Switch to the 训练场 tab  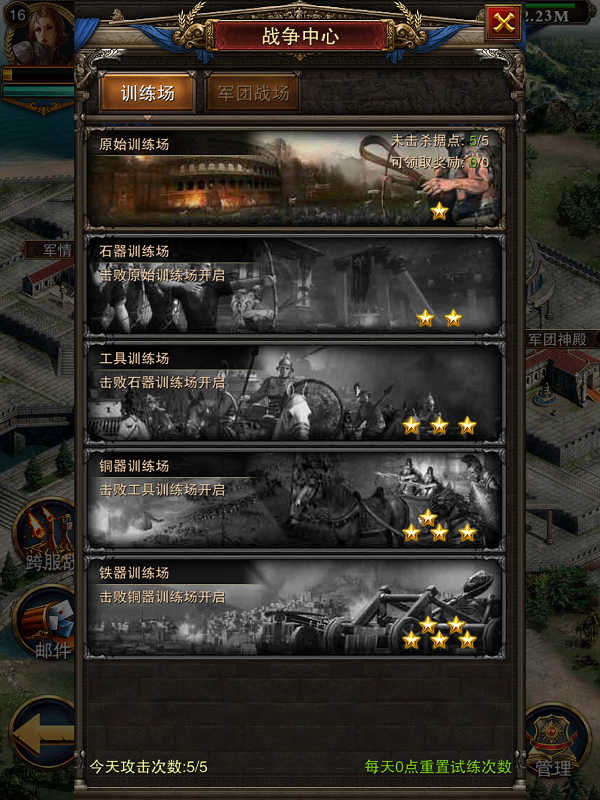[147, 94]
